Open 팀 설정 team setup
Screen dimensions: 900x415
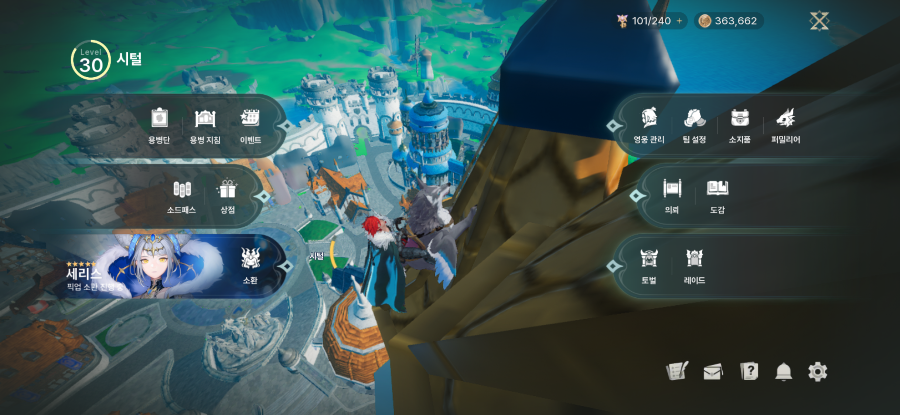pyautogui.click(x=694, y=124)
